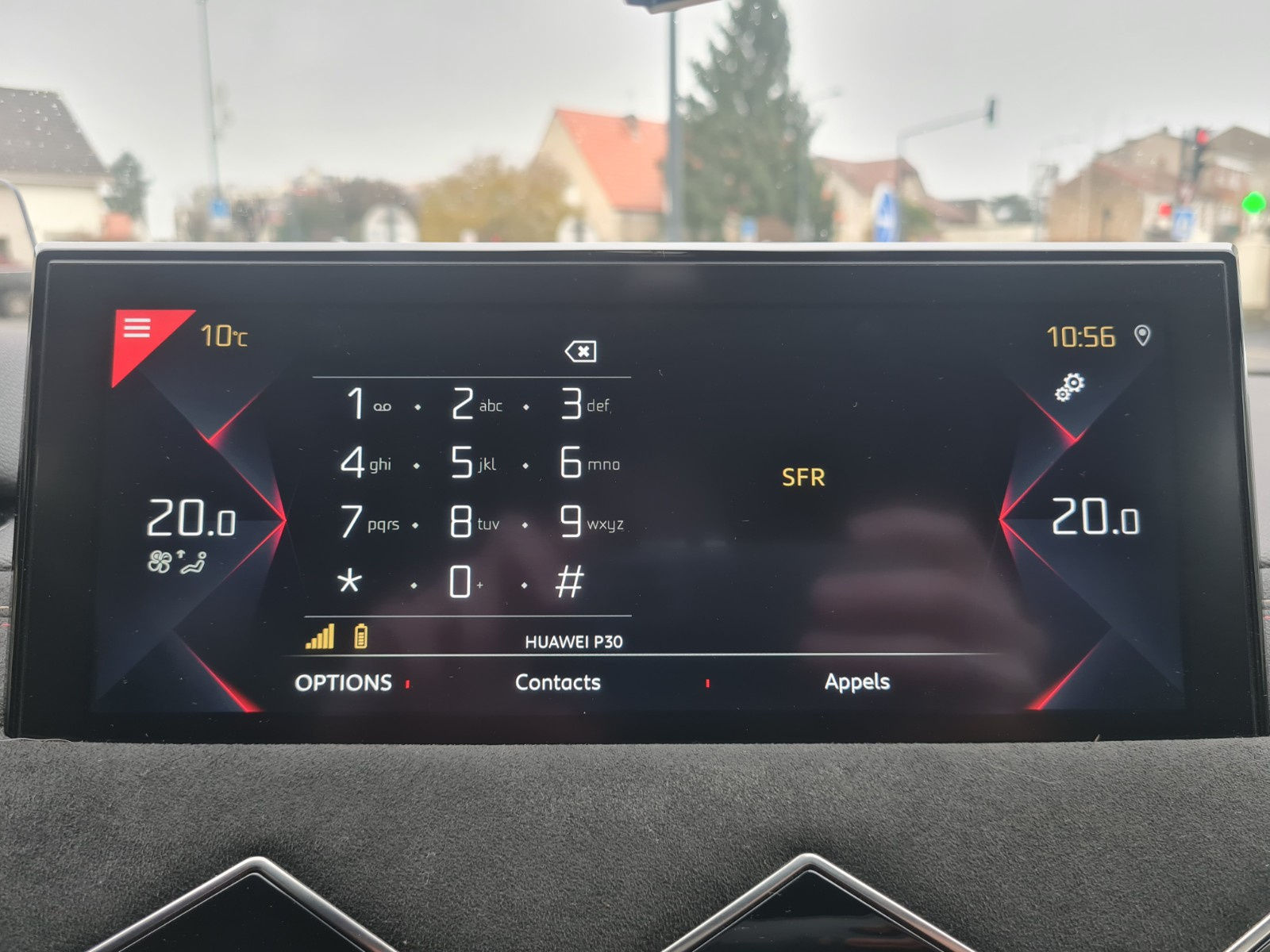Screen dimensions: 1270x952
Task: Switch to the Appels call log
Action: (856, 681)
